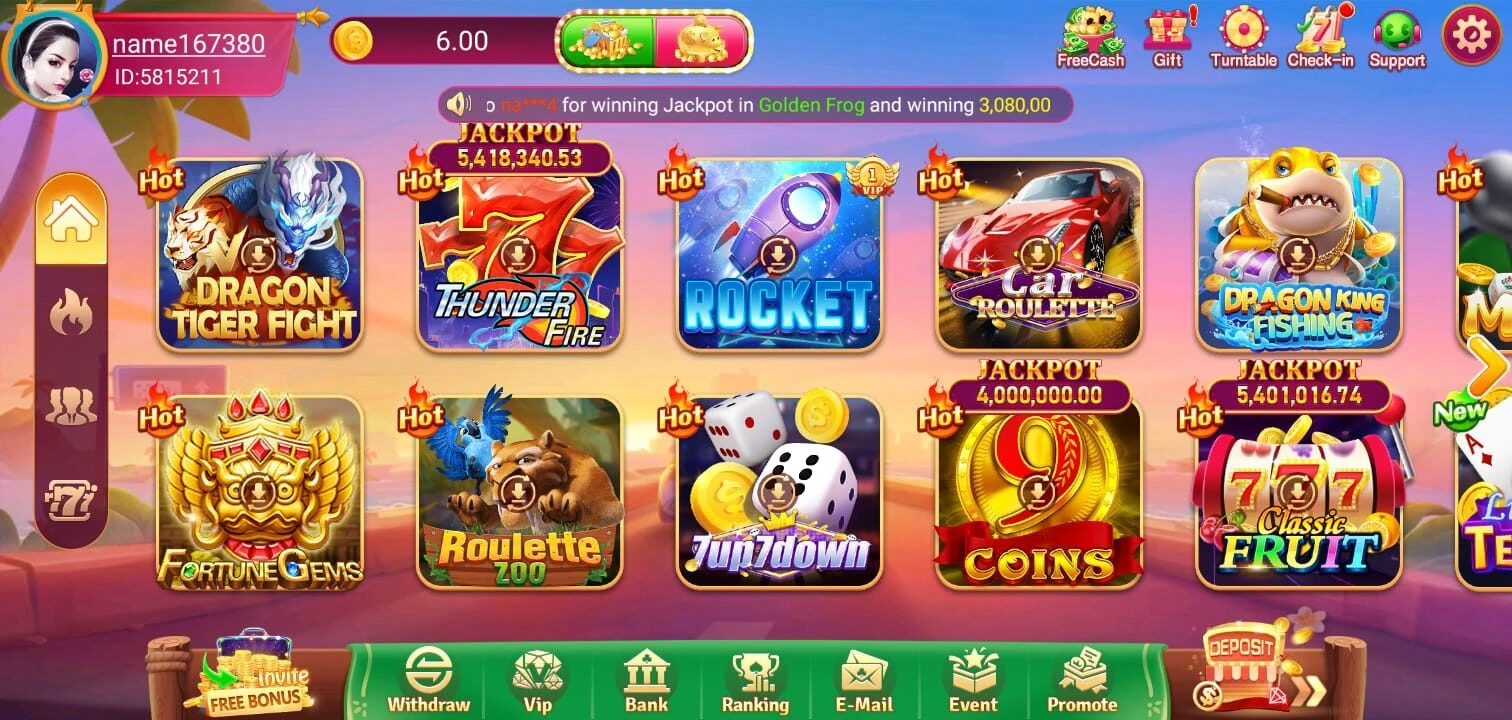Open the Gift box icon
This screenshot has width=1512, height=720.
pos(1166,38)
